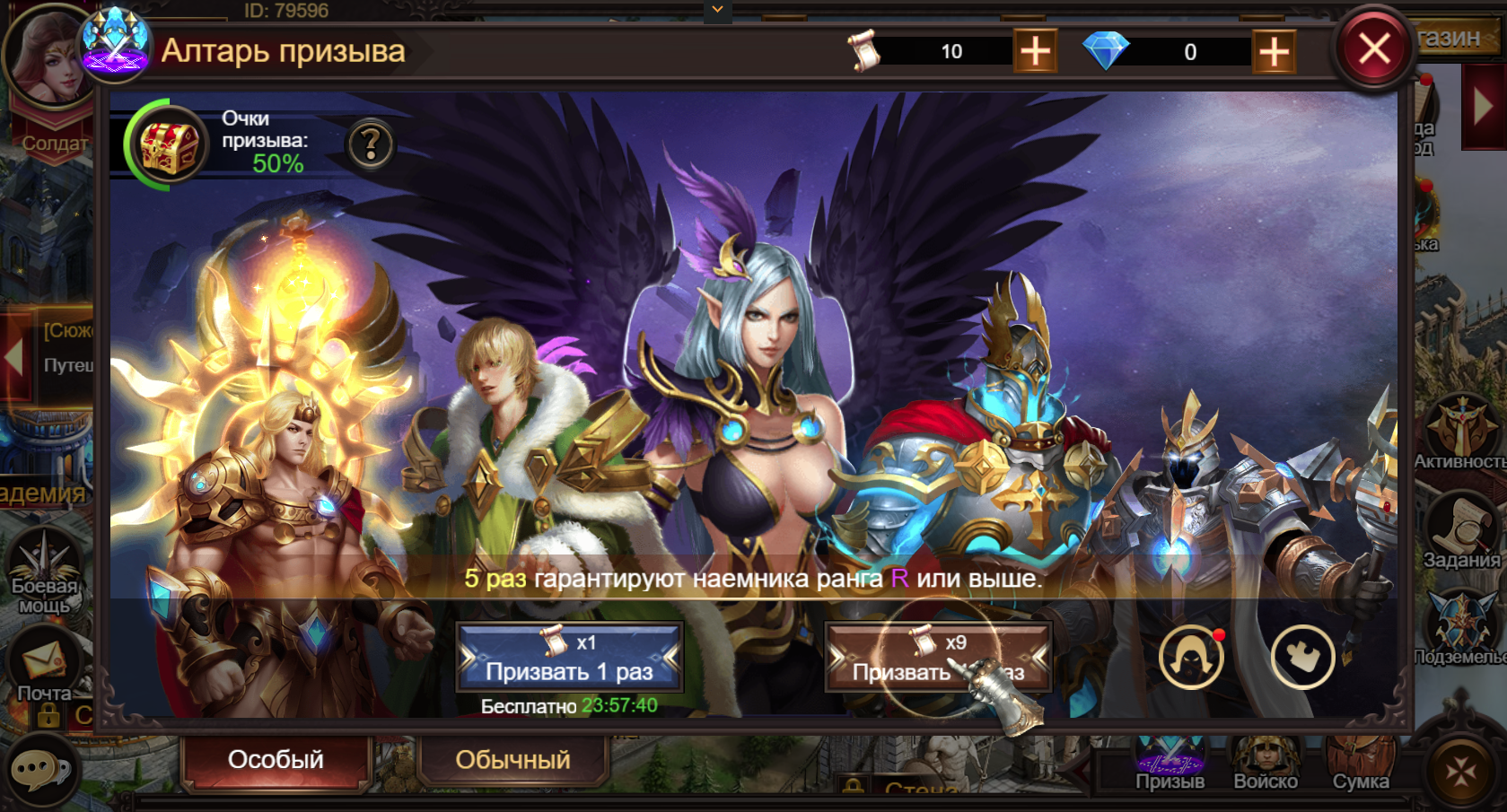Click the red right-arrow panel button
This screenshot has width=1507, height=812.
pyautogui.click(x=1484, y=107)
